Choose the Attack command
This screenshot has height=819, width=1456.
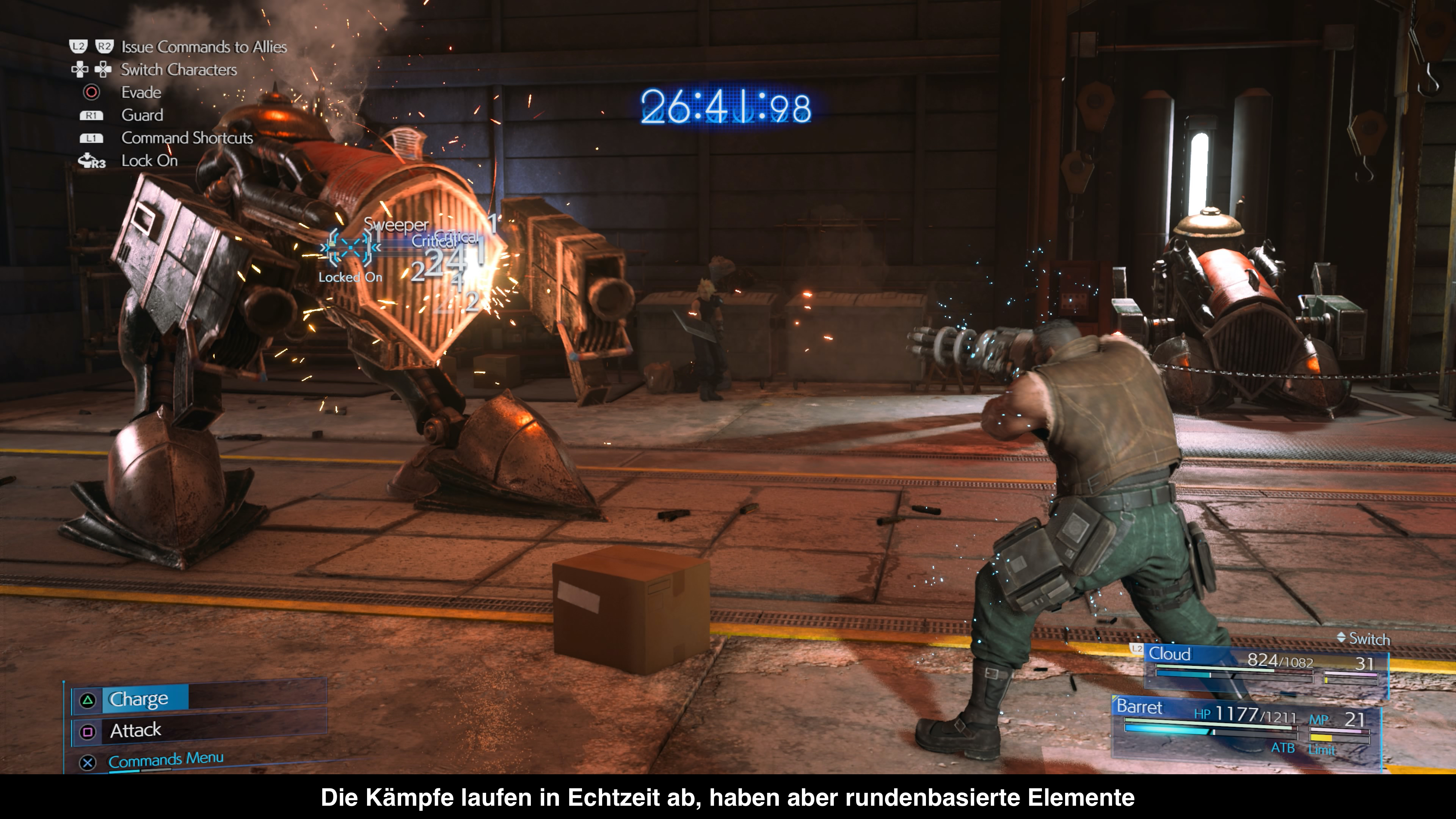136,731
